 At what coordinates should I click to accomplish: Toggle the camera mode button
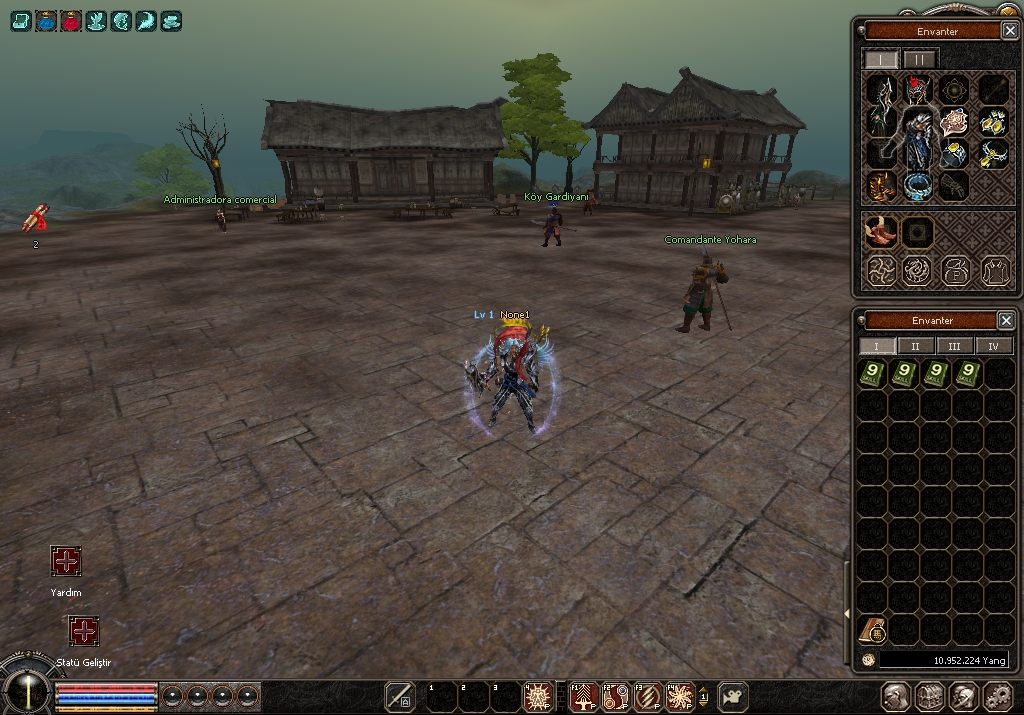(x=734, y=695)
